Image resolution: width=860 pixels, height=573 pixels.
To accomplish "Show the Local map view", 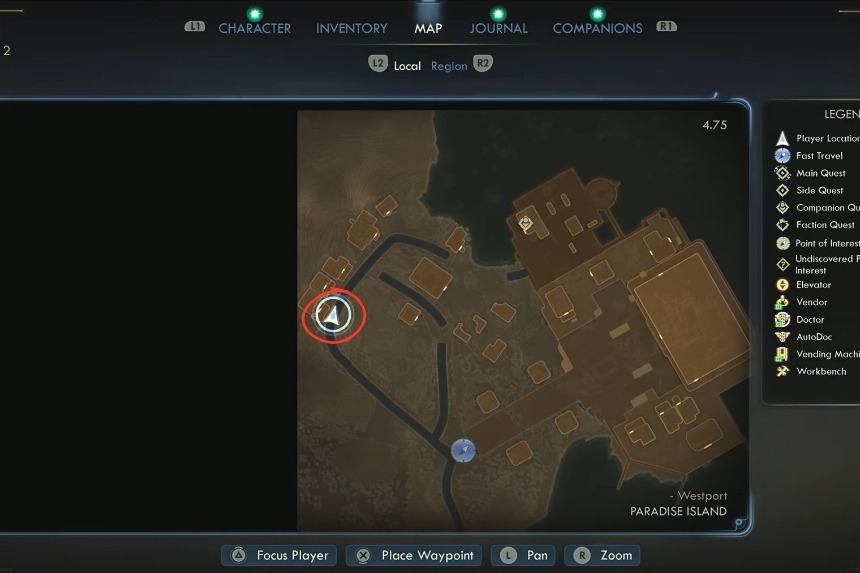I will coord(407,66).
